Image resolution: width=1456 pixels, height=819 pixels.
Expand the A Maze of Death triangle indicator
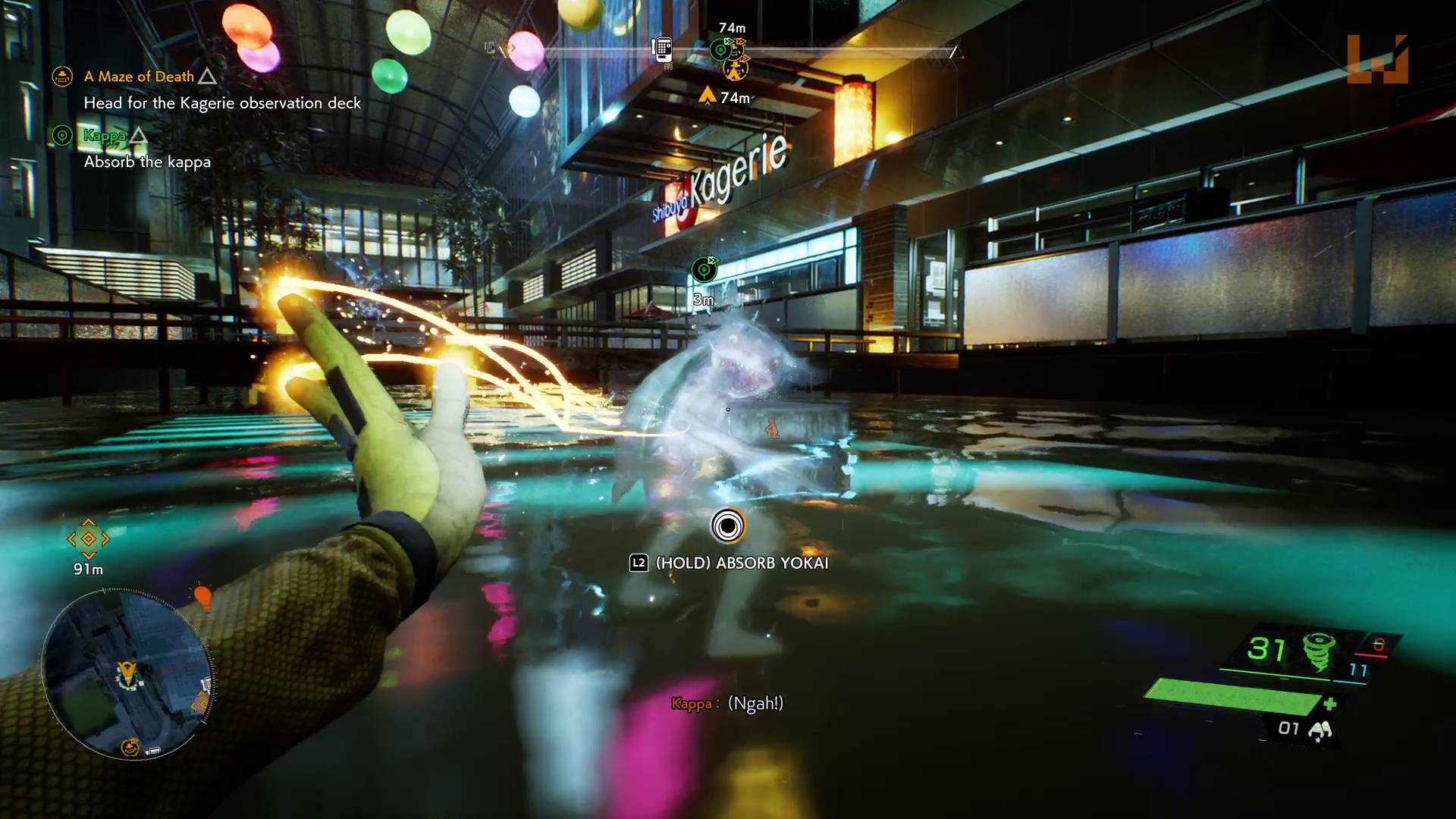[206, 76]
